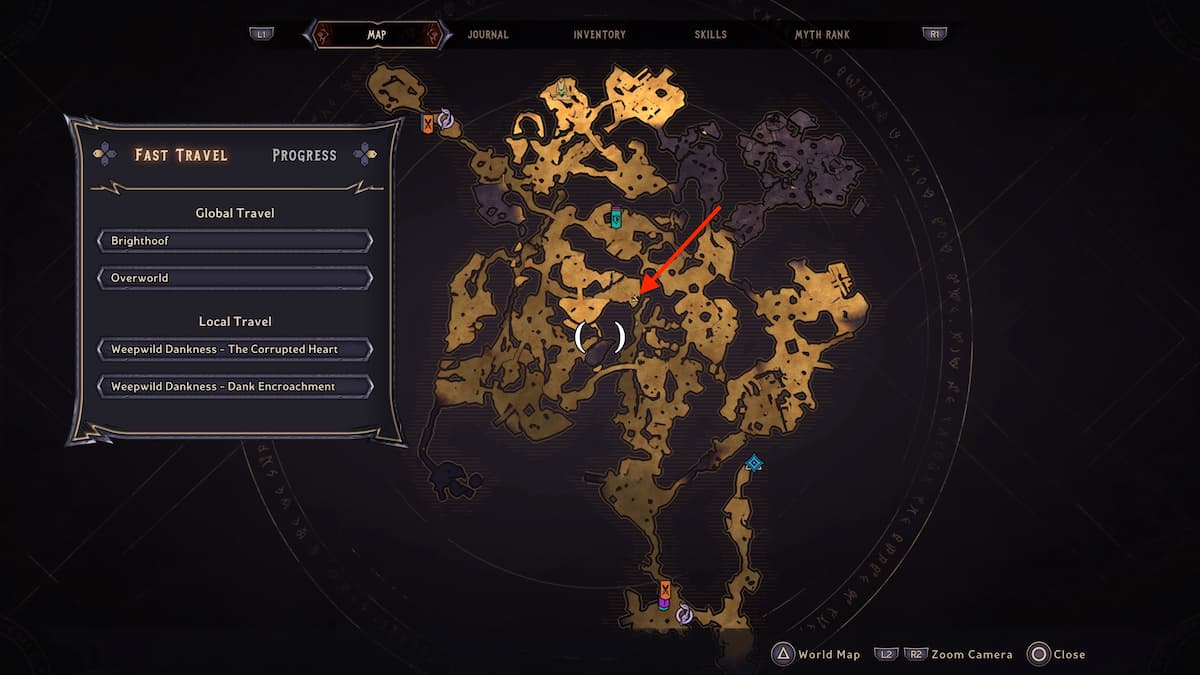Open the Inventory tab
Image resolution: width=1200 pixels, height=675 pixels.
(599, 34)
